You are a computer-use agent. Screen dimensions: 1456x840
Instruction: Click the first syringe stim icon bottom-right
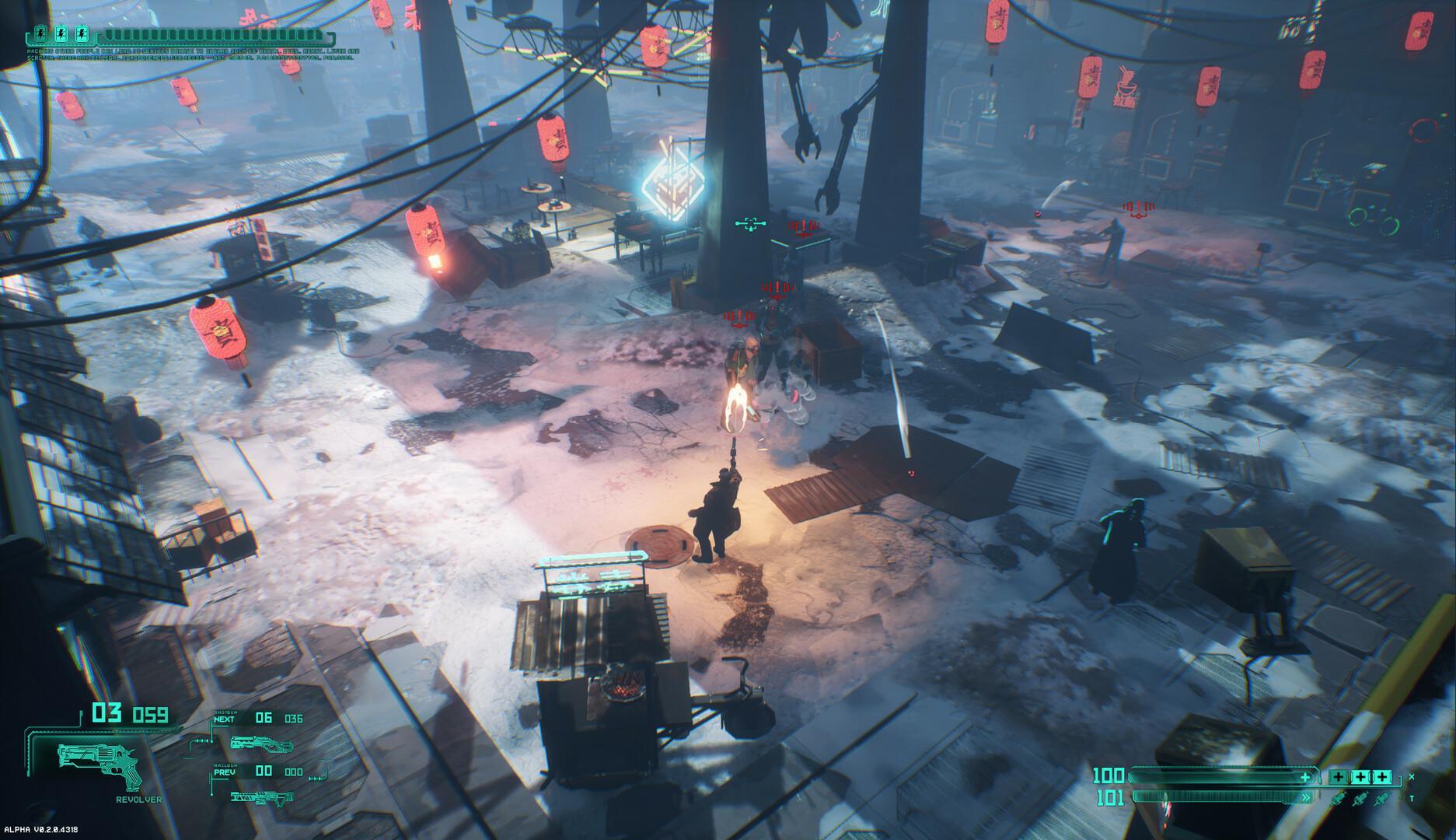point(1339,797)
